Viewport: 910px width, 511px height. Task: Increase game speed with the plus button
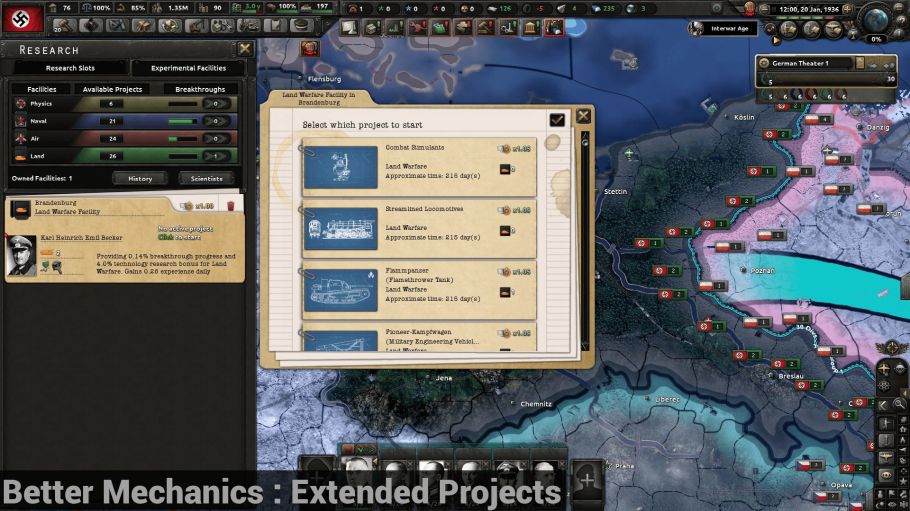848,10
